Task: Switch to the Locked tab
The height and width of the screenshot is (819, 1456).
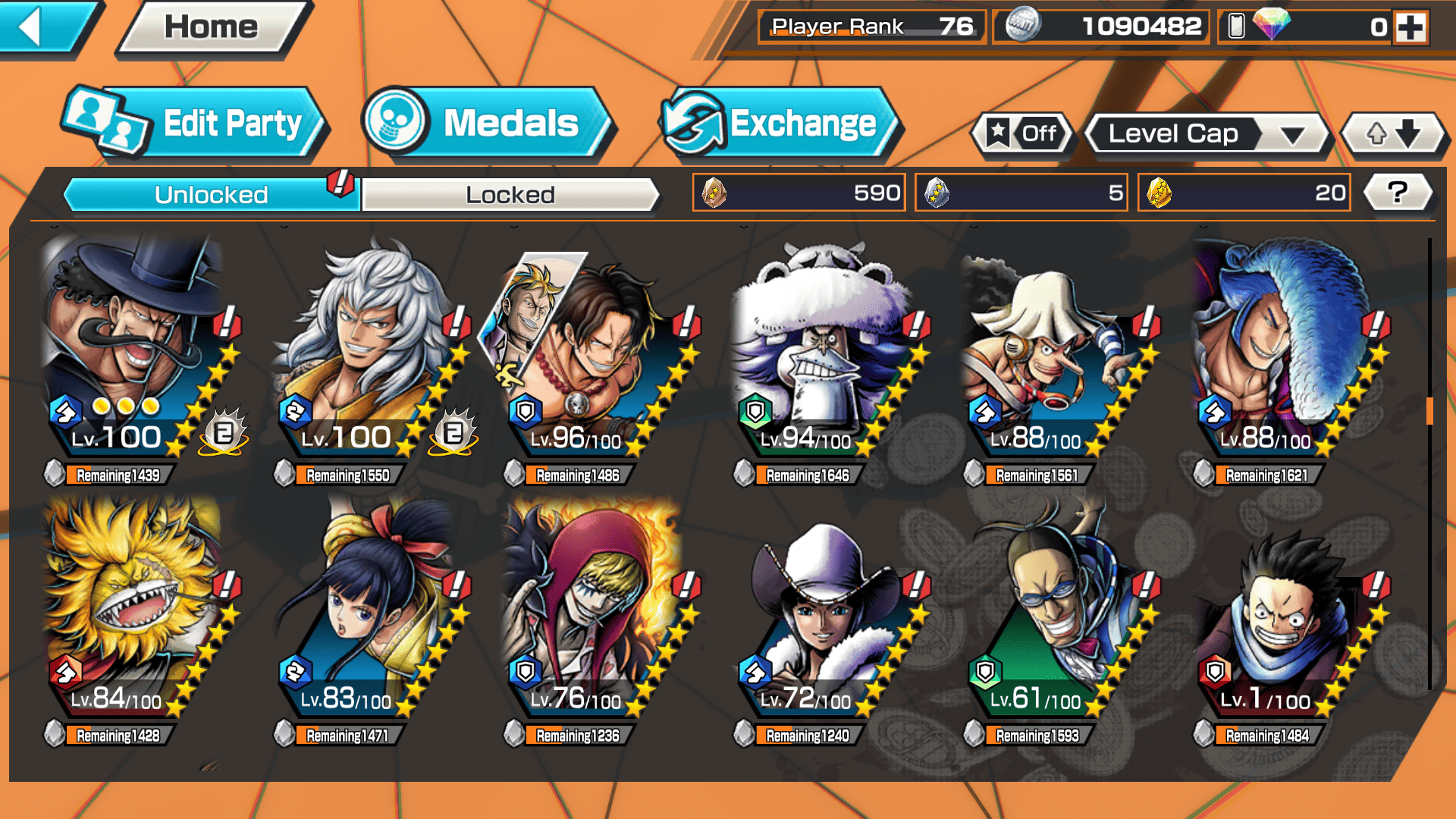Action: click(510, 195)
